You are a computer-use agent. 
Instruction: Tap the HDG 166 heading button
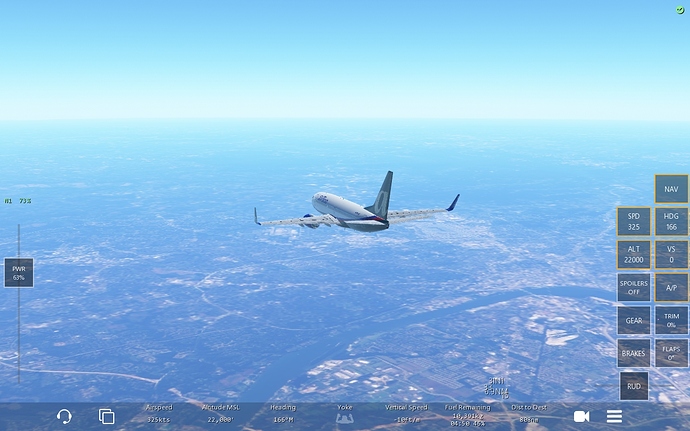pyautogui.click(x=671, y=221)
